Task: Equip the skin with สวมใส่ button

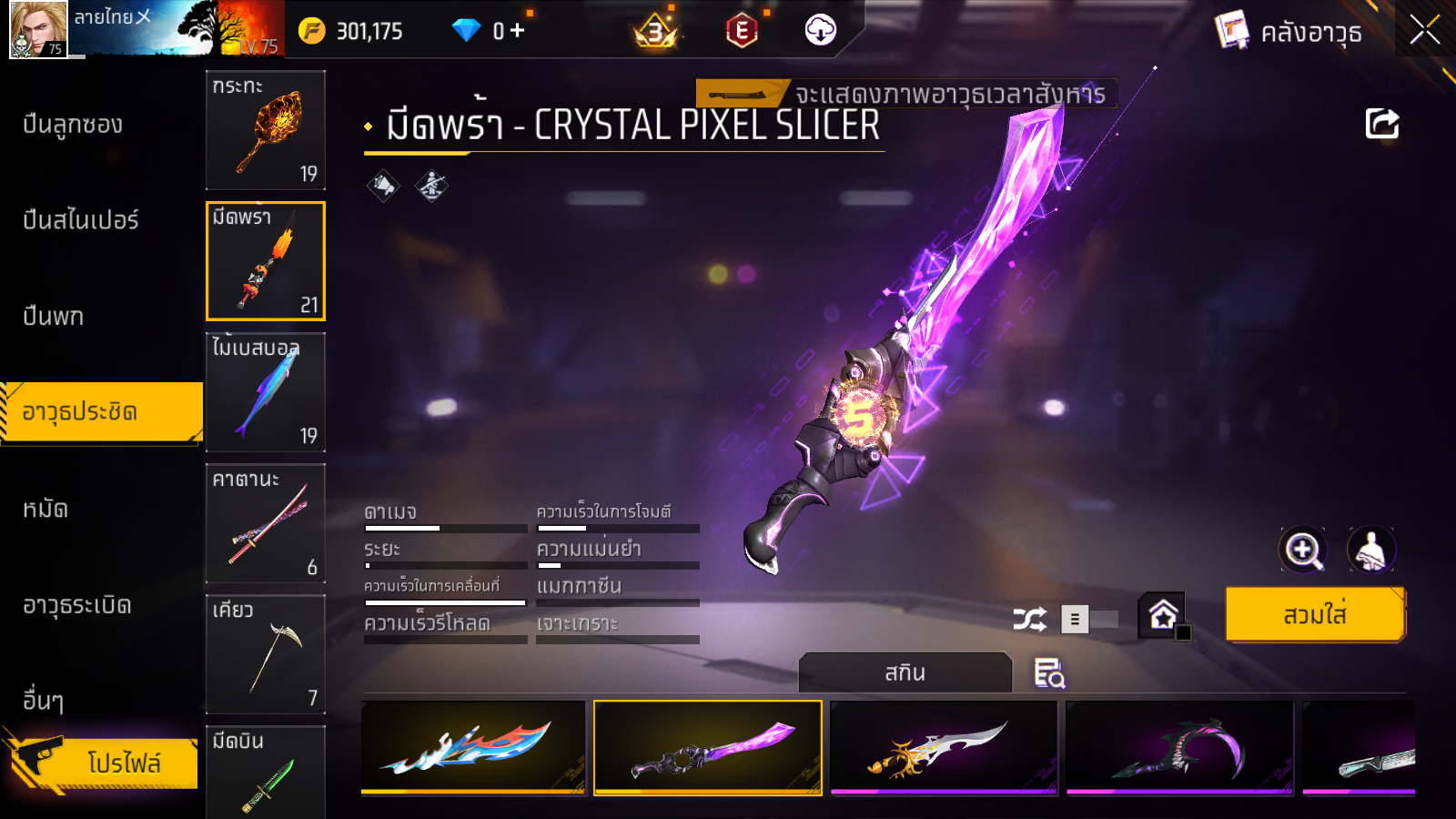Action: pyautogui.click(x=1314, y=615)
